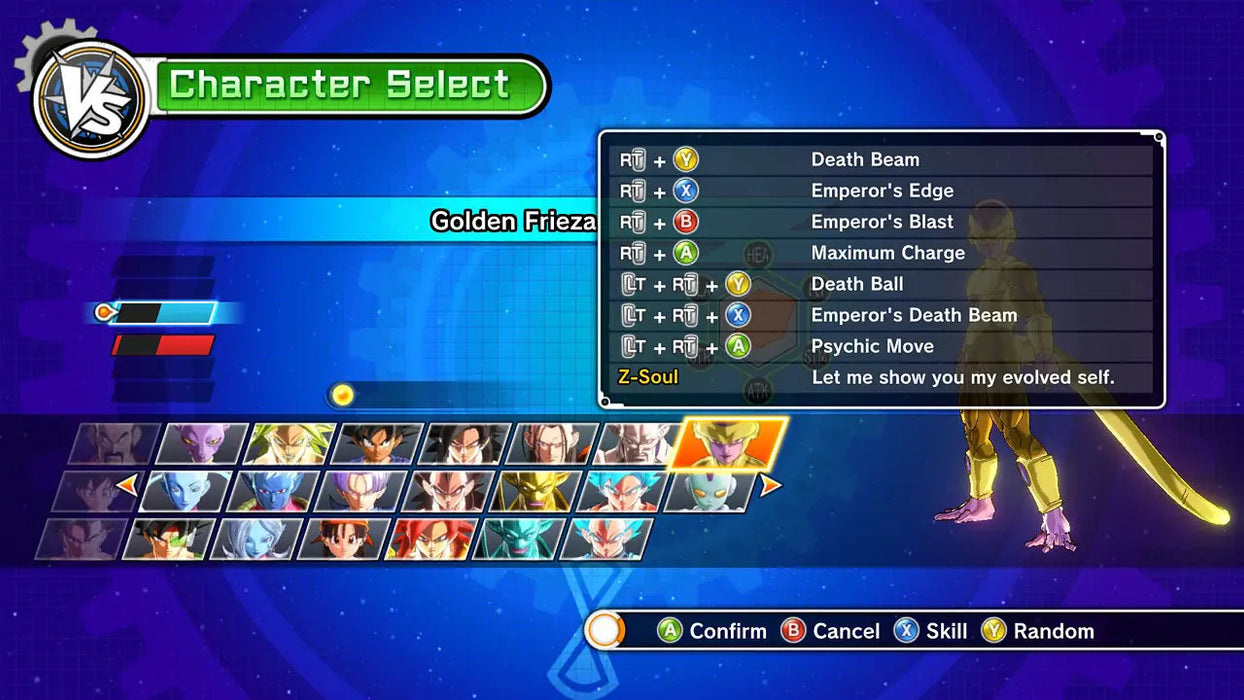Select red-haired Super Saiyan 4 Gogeta
Viewport: 1244px width, 700px height.
point(430,539)
